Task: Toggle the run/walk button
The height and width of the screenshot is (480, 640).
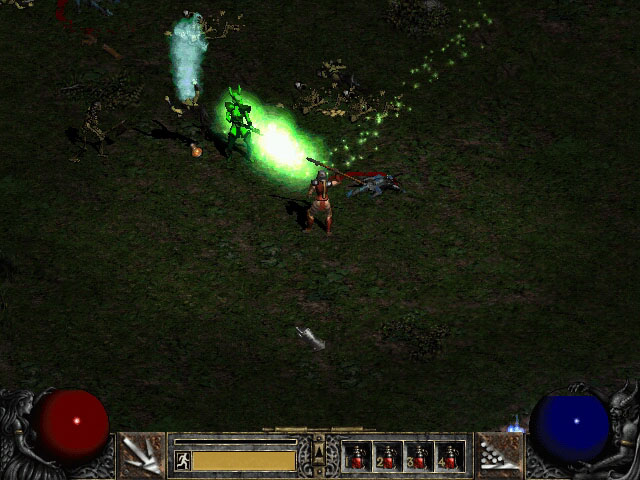Action: click(x=183, y=460)
